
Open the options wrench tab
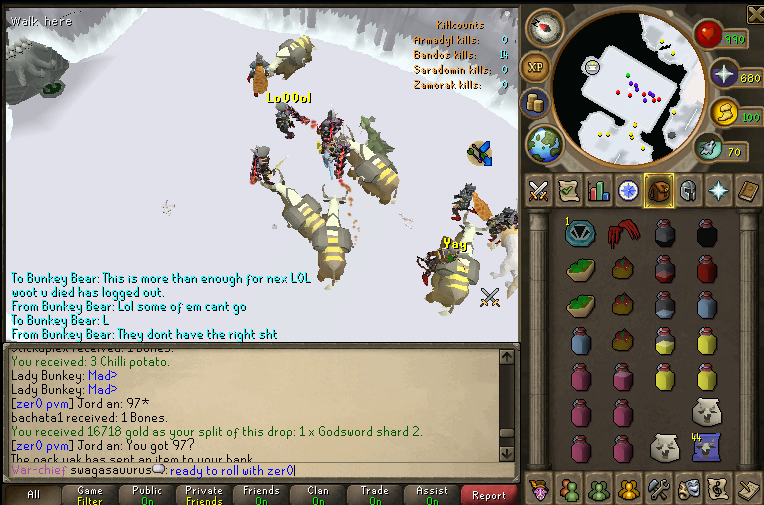(657, 488)
